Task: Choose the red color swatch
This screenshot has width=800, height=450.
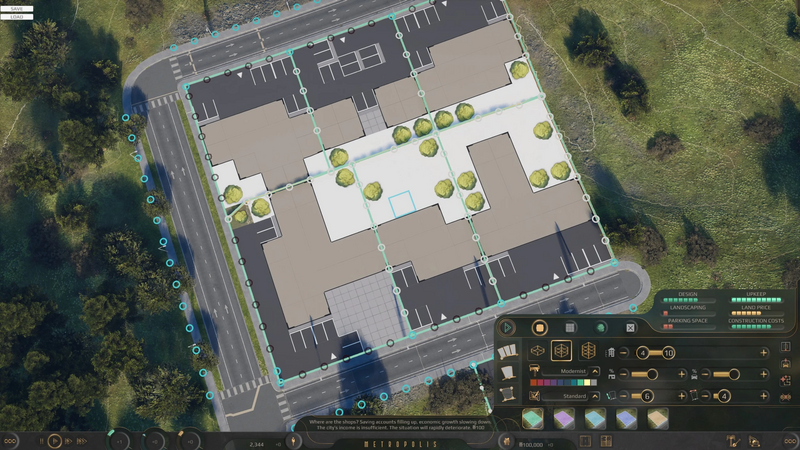Action: (x=540, y=382)
